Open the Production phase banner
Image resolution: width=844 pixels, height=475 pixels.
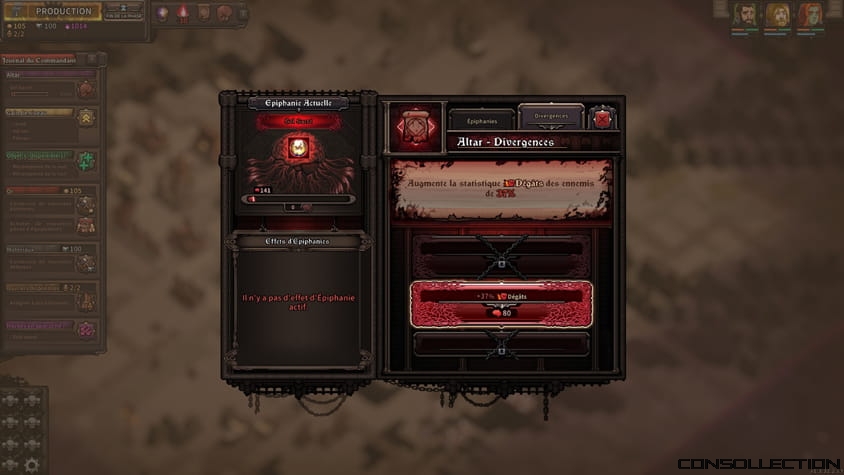pyautogui.click(x=64, y=12)
